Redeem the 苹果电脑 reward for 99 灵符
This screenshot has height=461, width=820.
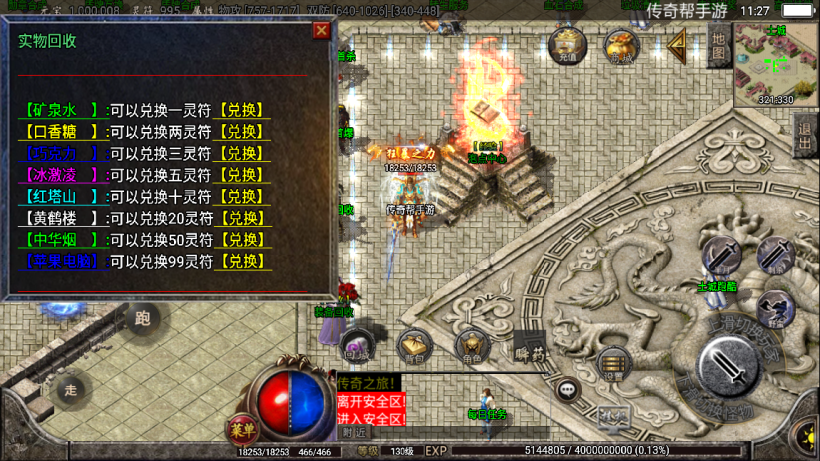tap(241, 261)
